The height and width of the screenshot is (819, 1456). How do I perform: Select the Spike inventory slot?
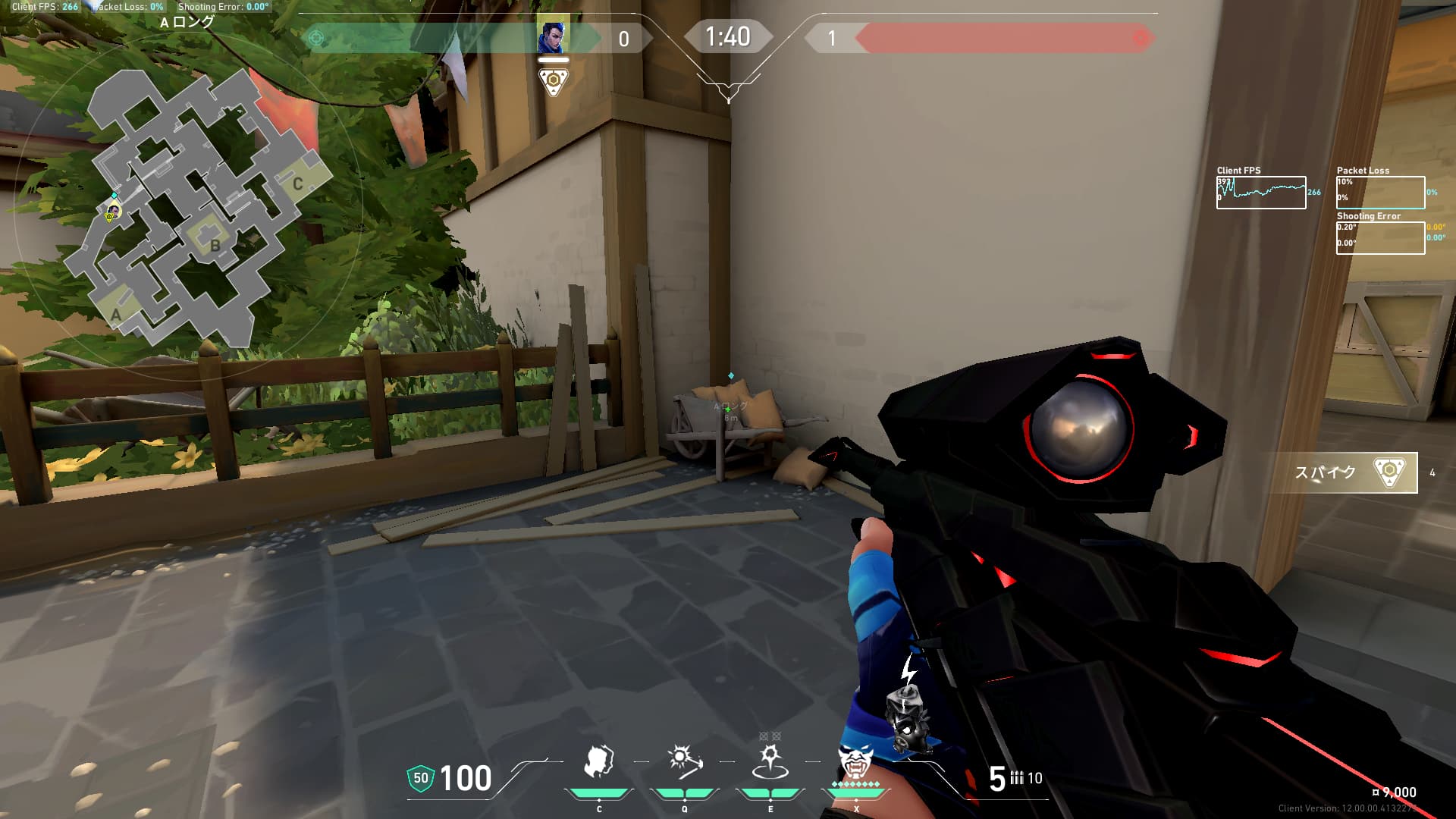pos(1343,472)
